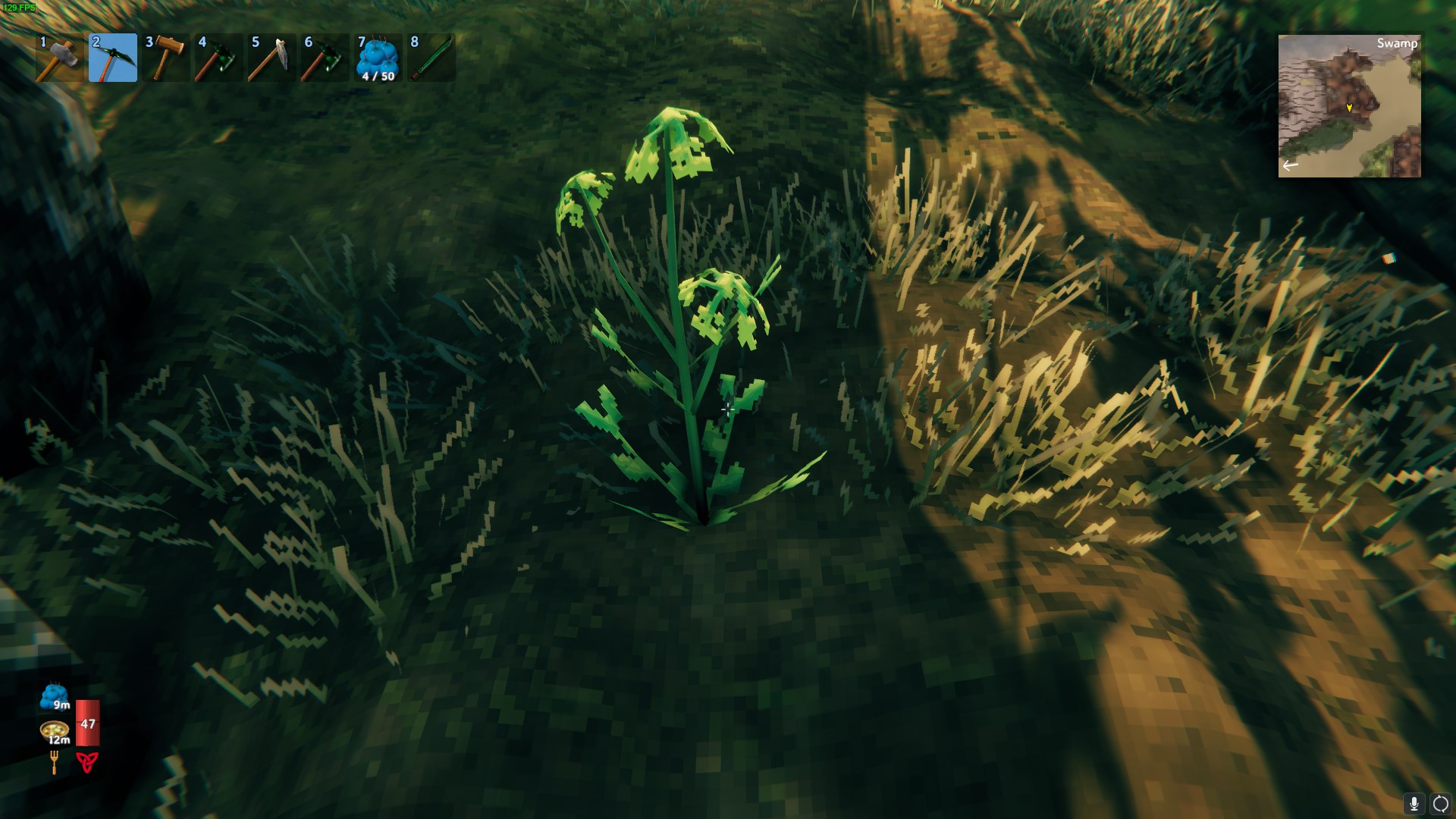Equip the green sword in slot 8

[x=431, y=58]
